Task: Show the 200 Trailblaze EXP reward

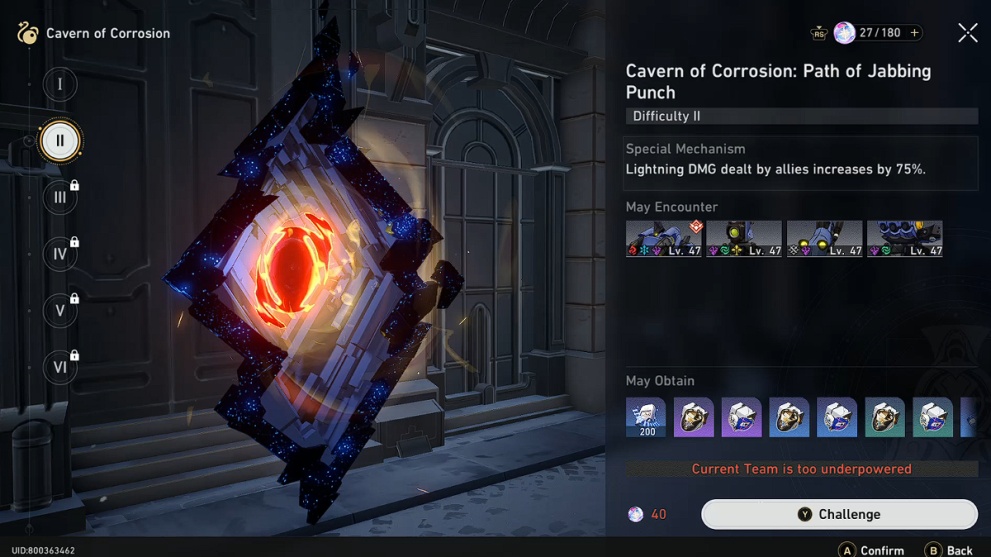Action: coord(646,417)
